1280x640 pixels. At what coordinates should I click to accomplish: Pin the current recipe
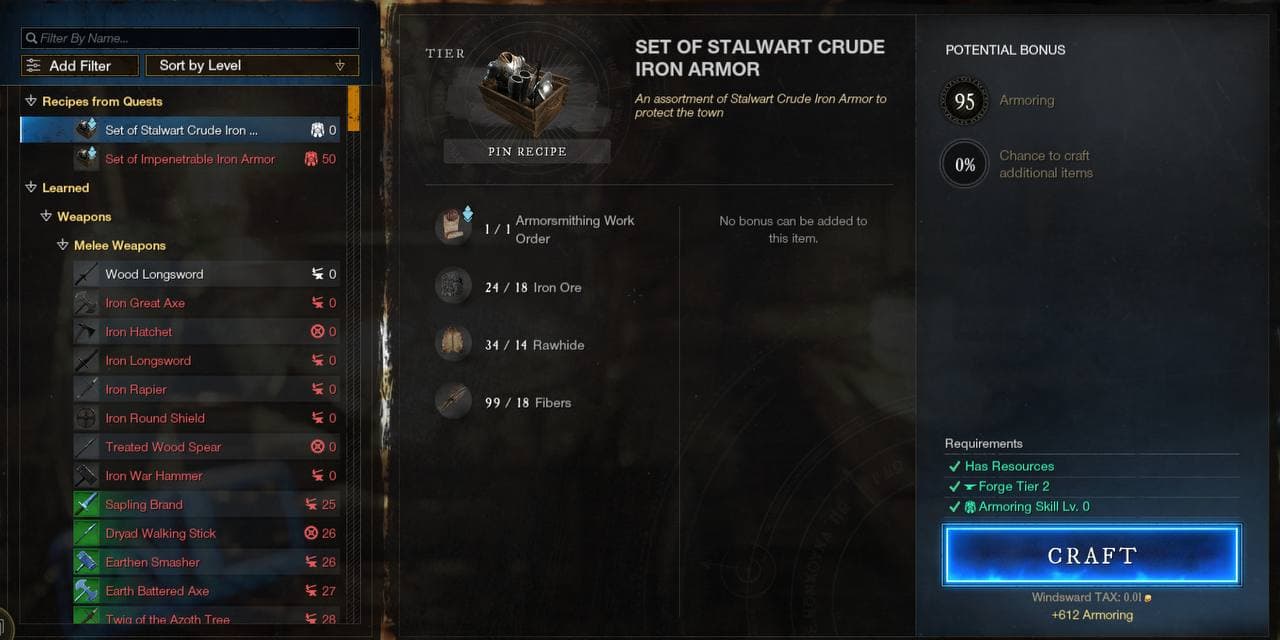coord(527,151)
